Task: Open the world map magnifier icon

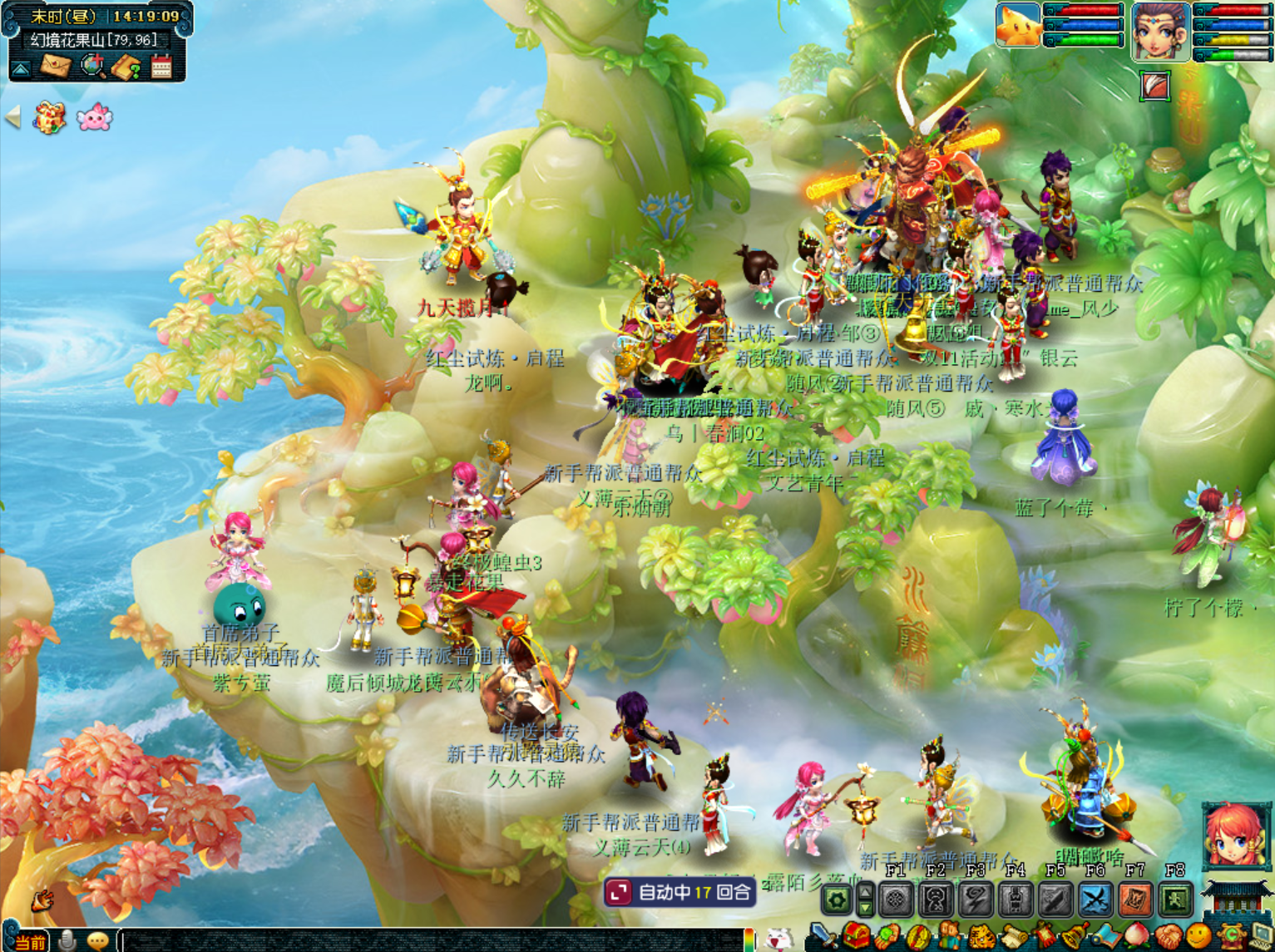Action: [x=92, y=66]
